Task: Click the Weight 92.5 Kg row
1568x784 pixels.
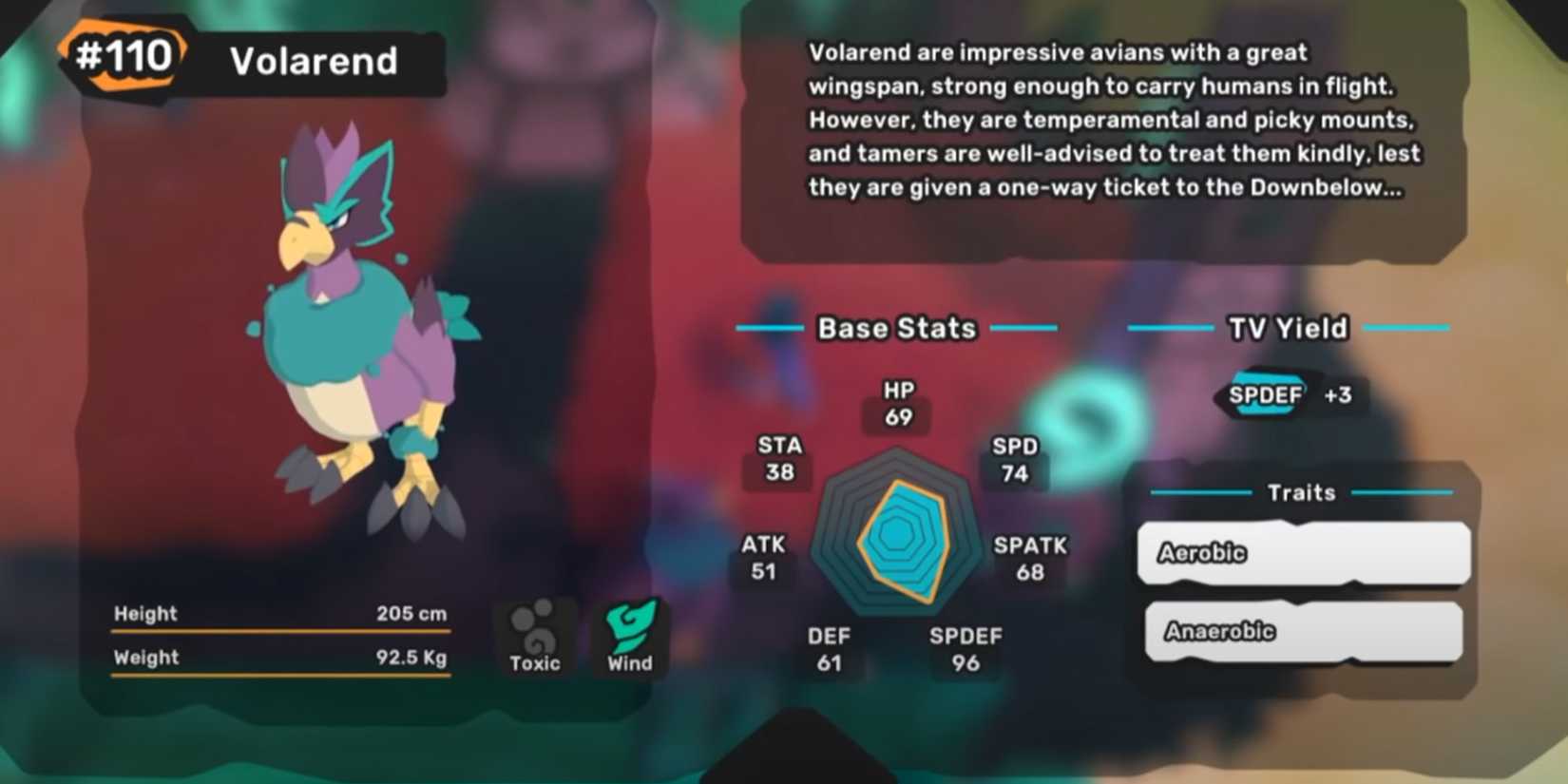Action: 280,657
